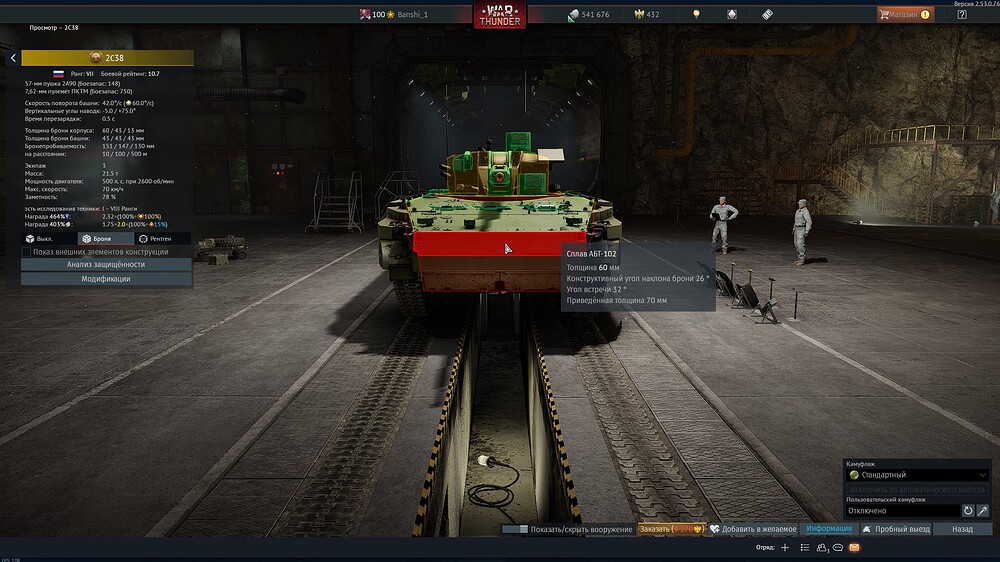1000x562 pixels.
Task: Open the Информация page
Action: [829, 529]
